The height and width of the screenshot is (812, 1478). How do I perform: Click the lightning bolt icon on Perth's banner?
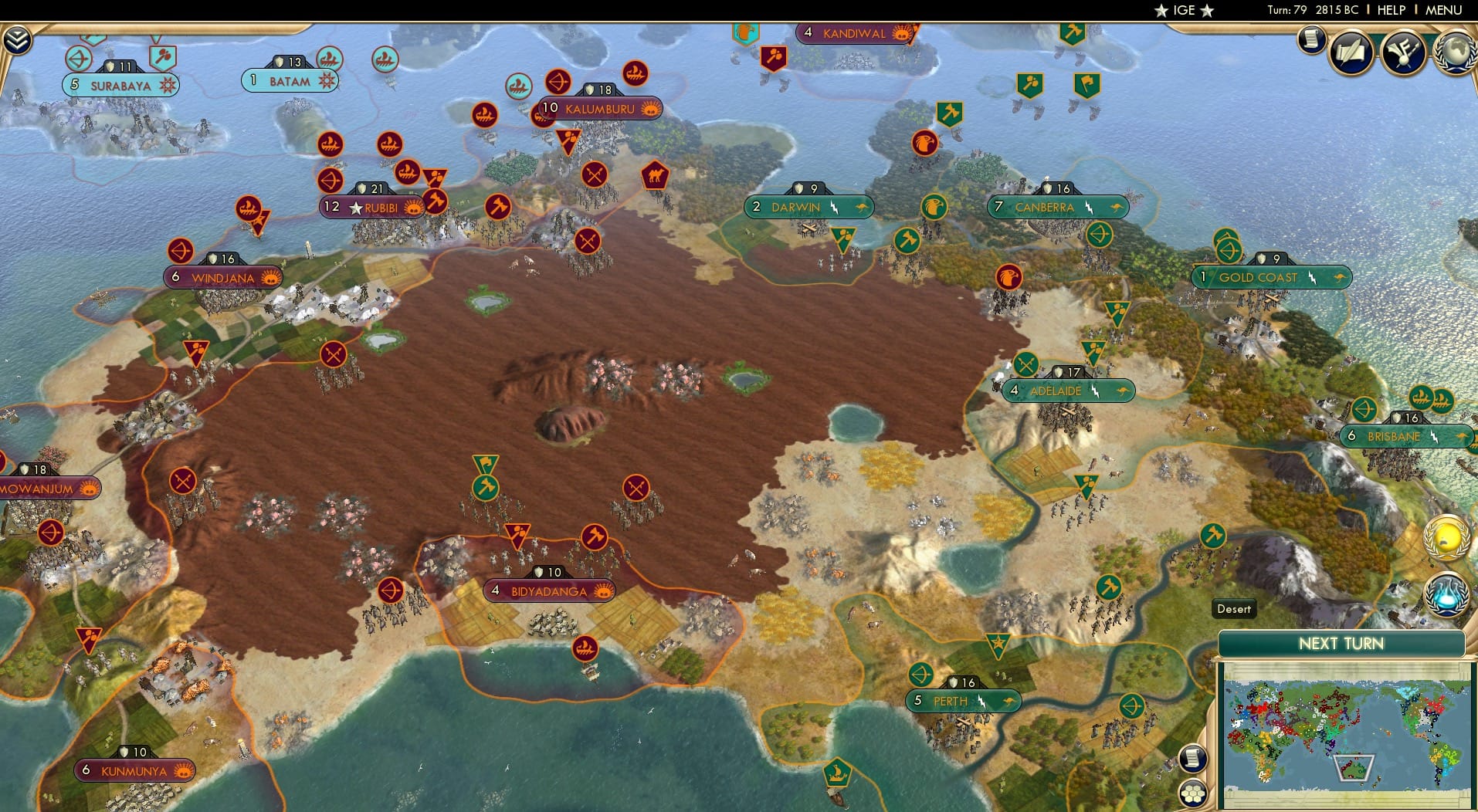click(x=980, y=700)
